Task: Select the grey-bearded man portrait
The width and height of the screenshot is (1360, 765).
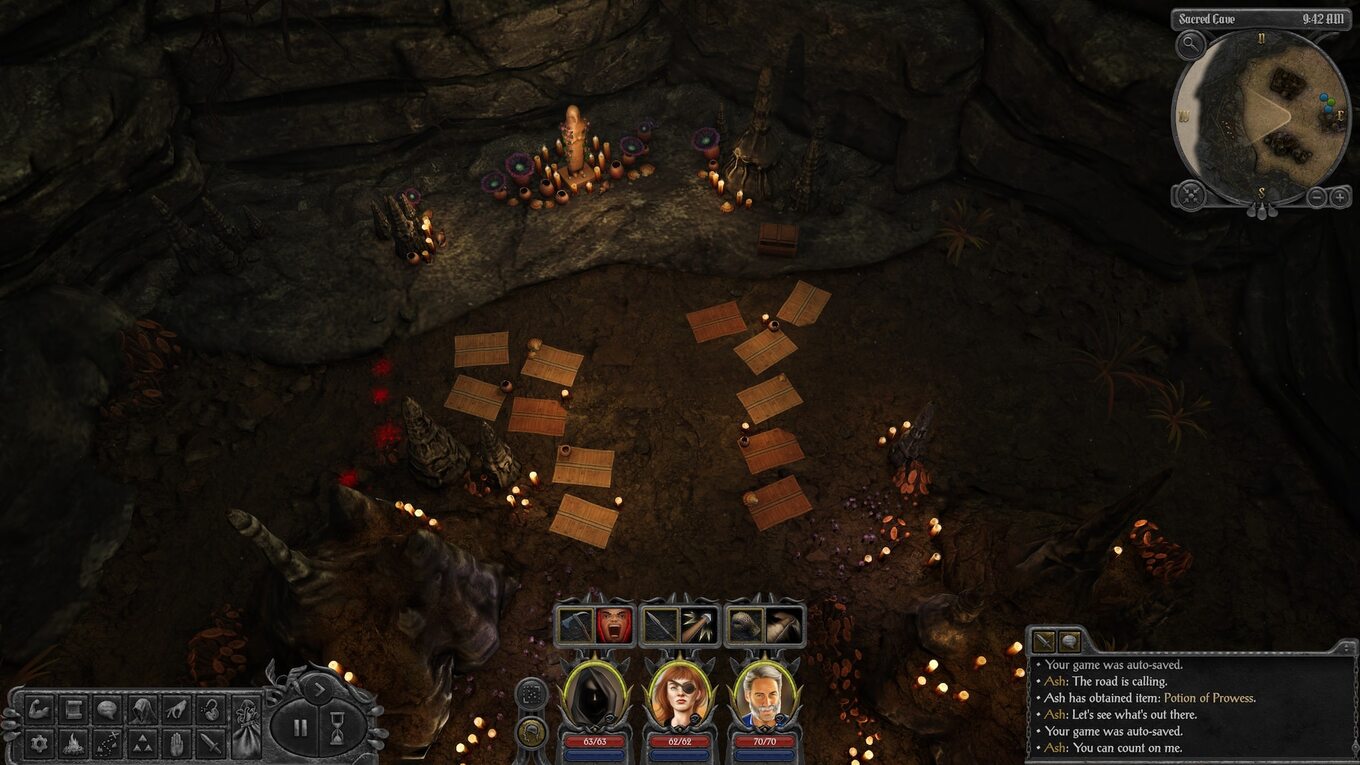Action: [x=765, y=694]
